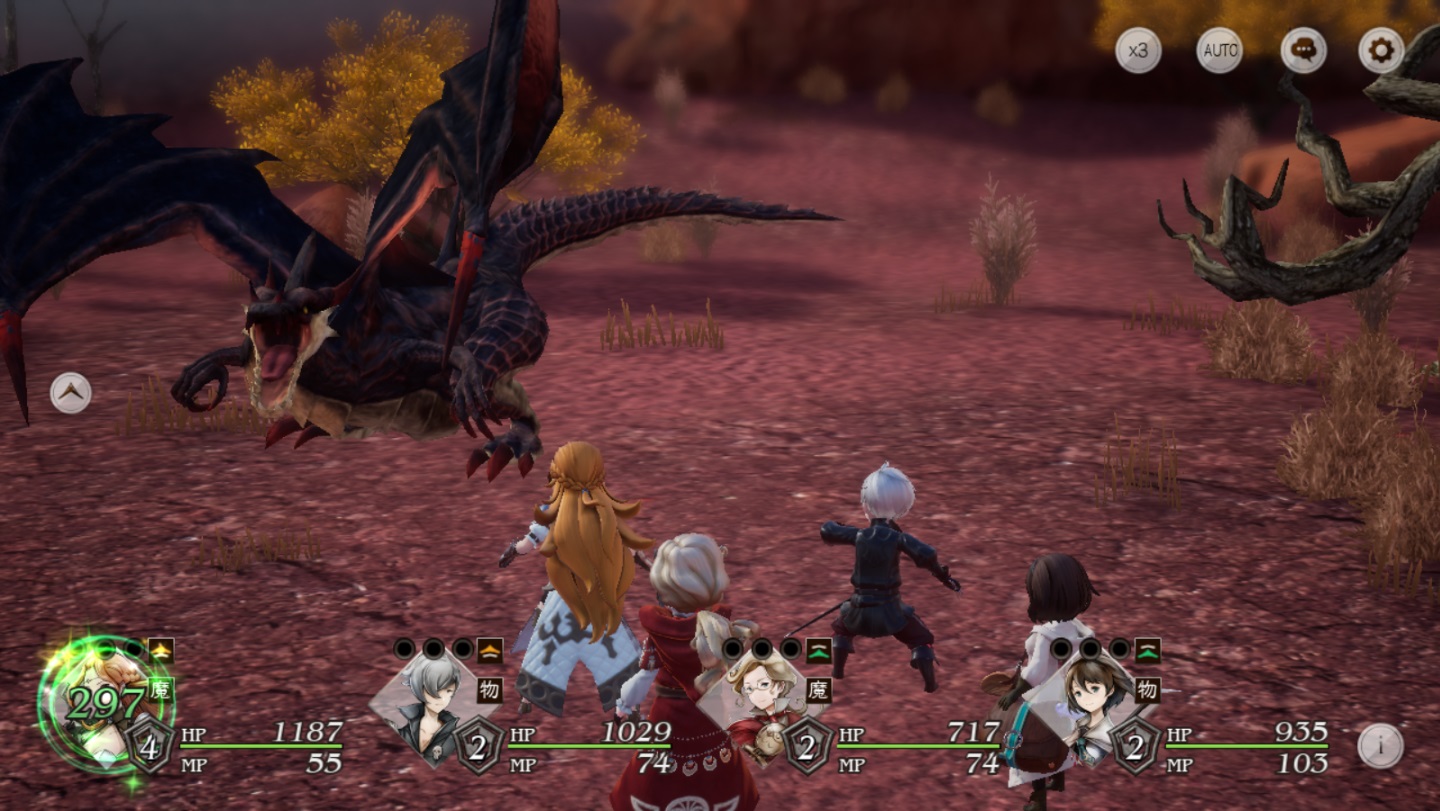Expand the up-arrow panel button
The height and width of the screenshot is (811, 1440).
pos(71,393)
